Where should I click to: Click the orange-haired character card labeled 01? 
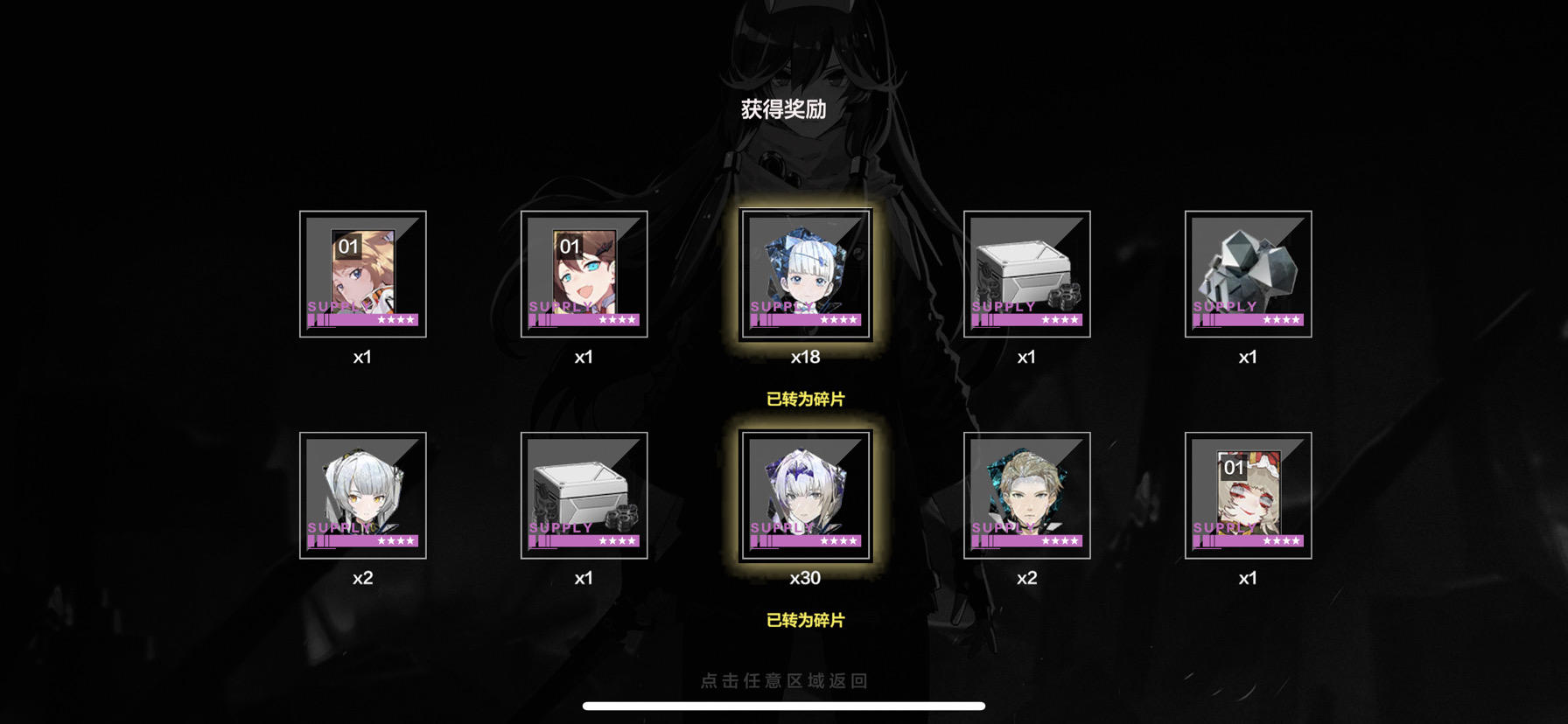(x=362, y=274)
